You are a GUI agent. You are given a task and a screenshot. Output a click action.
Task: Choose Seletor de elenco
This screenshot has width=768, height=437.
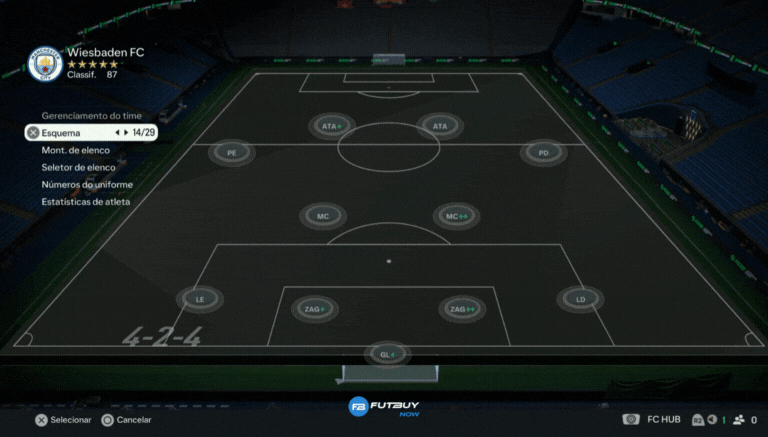pos(79,167)
